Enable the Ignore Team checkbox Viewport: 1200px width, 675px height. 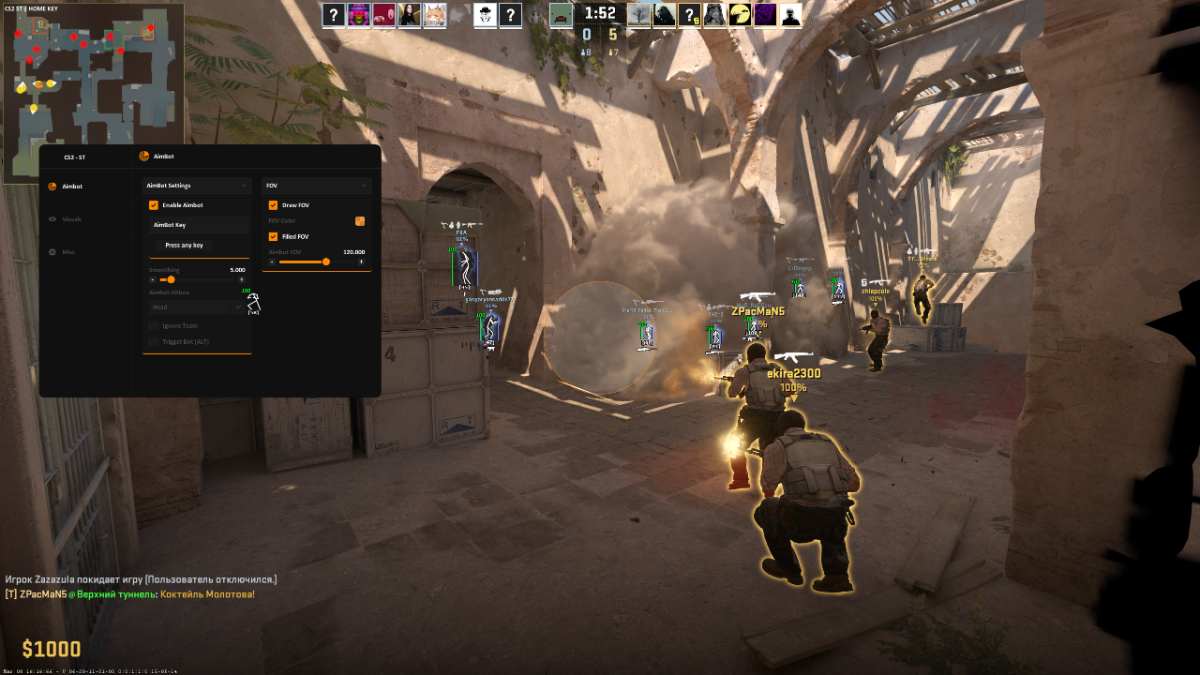pyautogui.click(x=153, y=326)
